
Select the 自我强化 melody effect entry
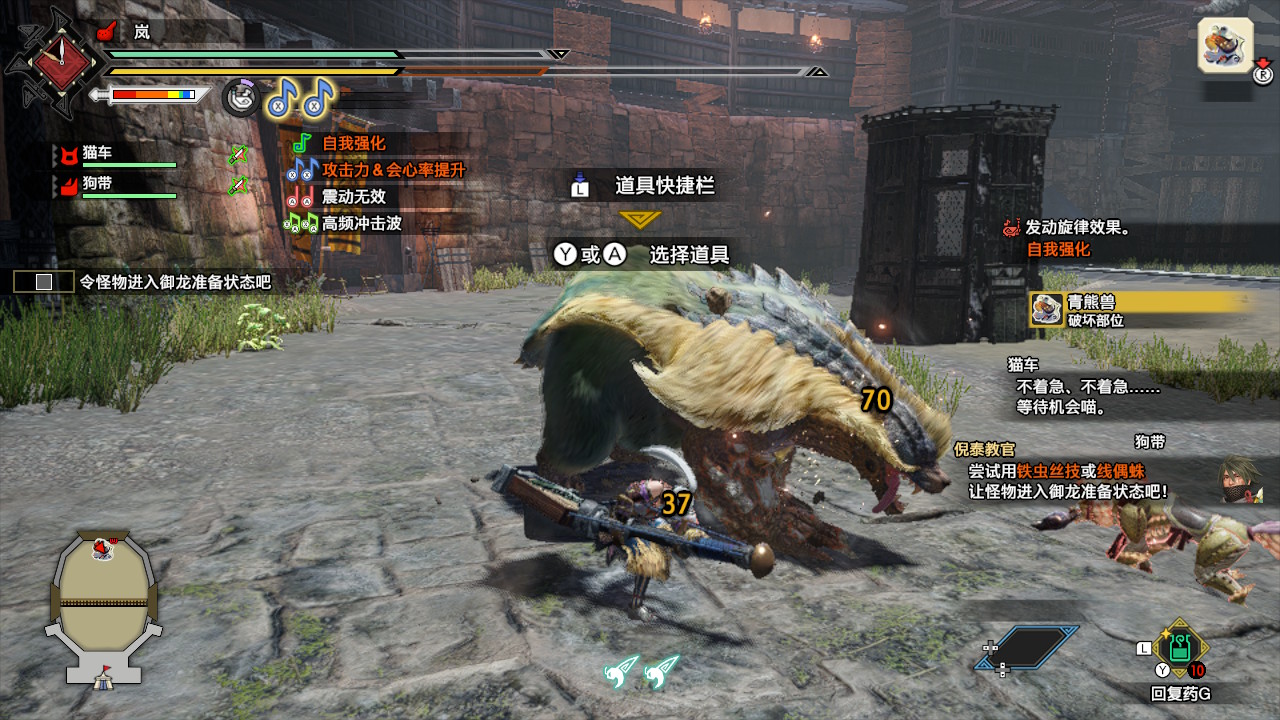[353, 143]
